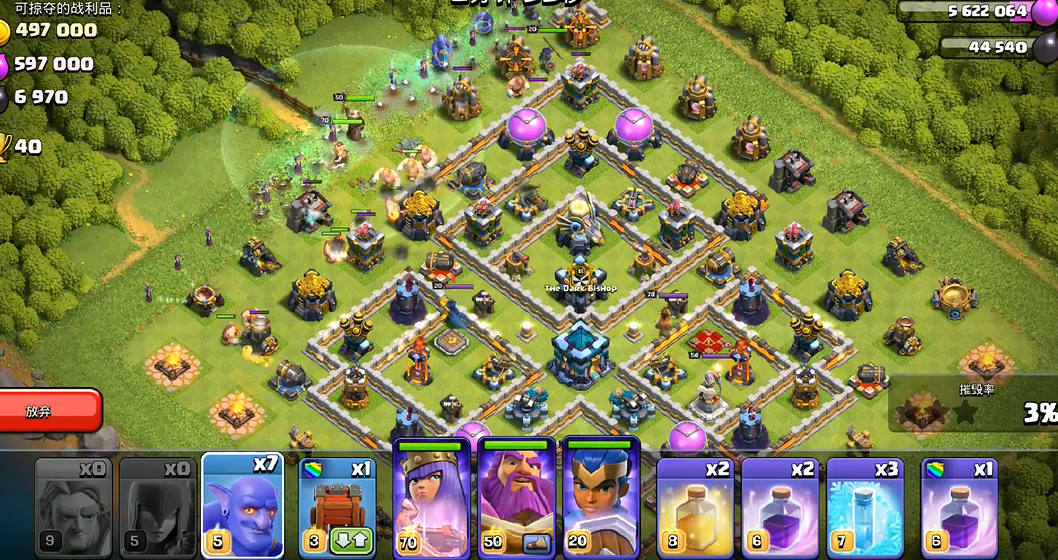
Task: Select the clan-donated x1 Rage spell card
Action: (958, 505)
